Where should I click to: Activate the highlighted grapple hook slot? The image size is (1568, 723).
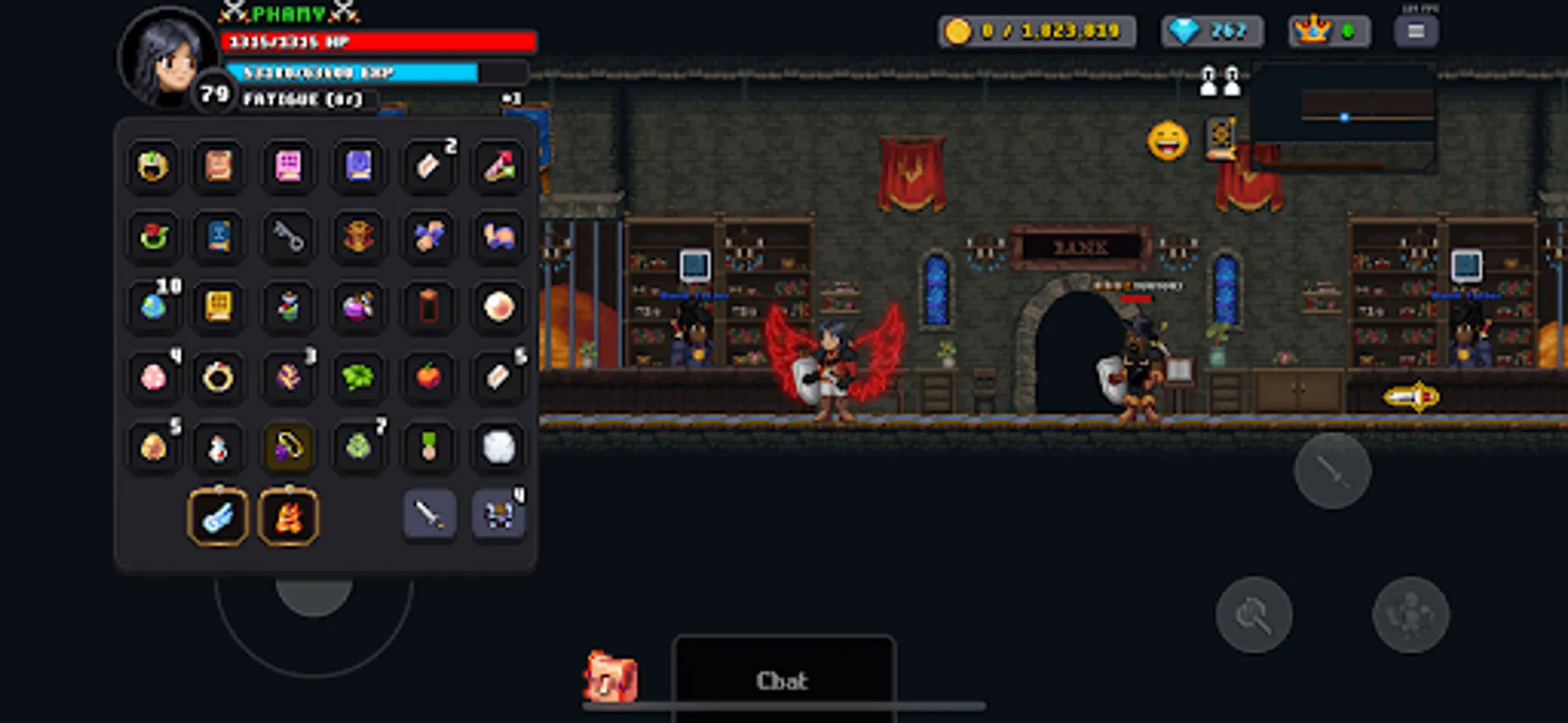289,447
